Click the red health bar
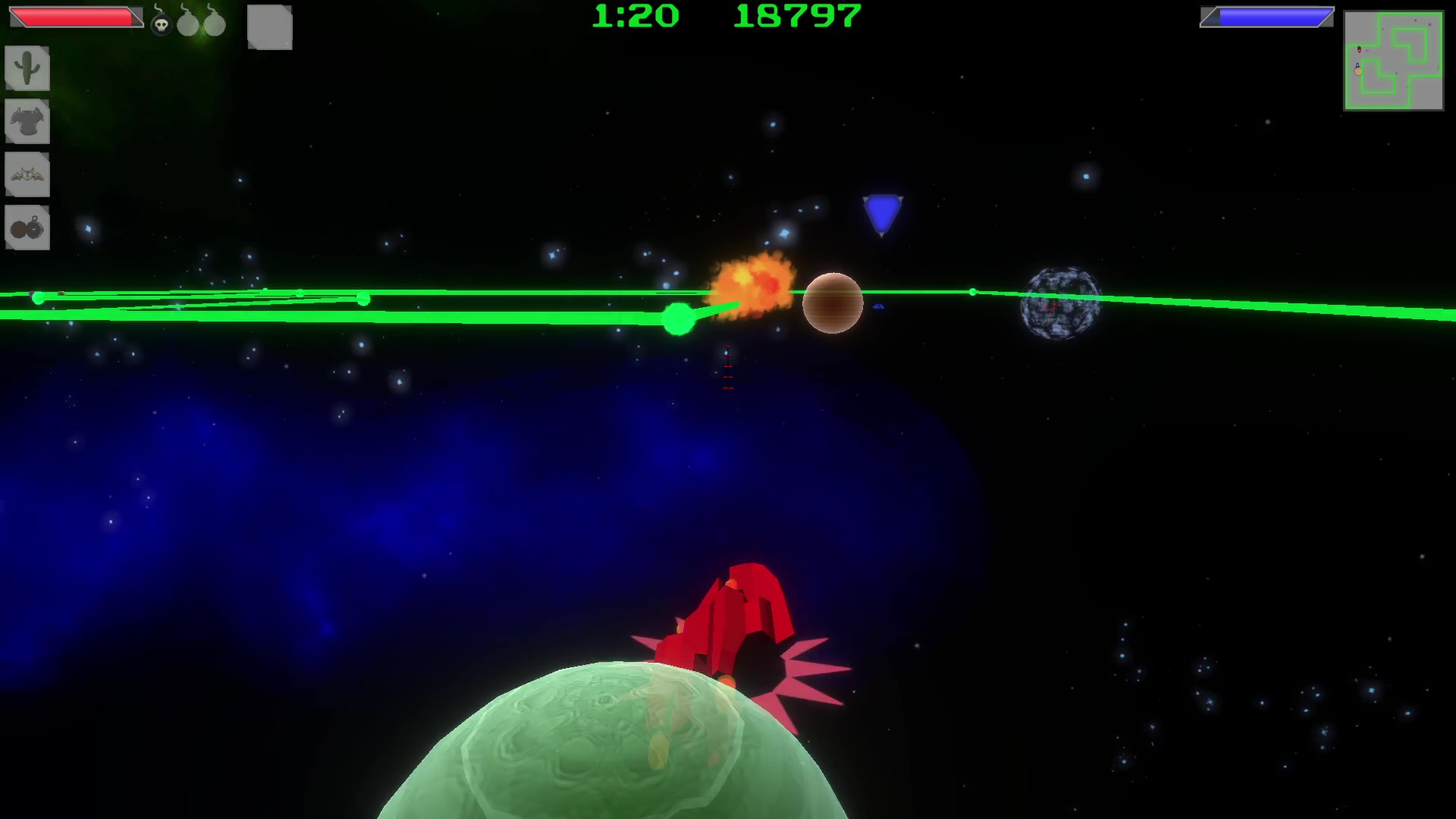Screen dimensions: 1456x819 [x=72, y=17]
